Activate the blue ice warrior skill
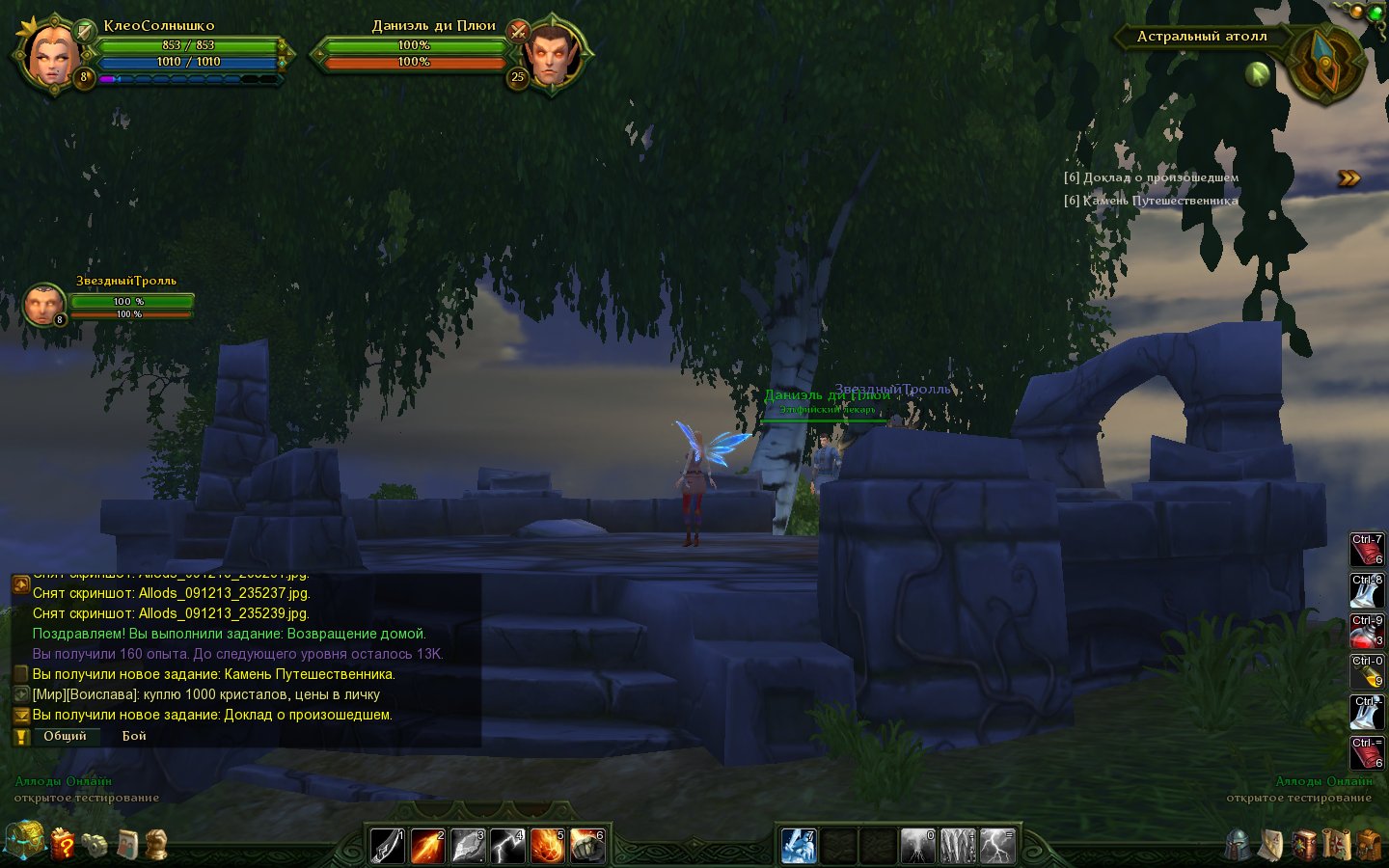 [x=799, y=846]
